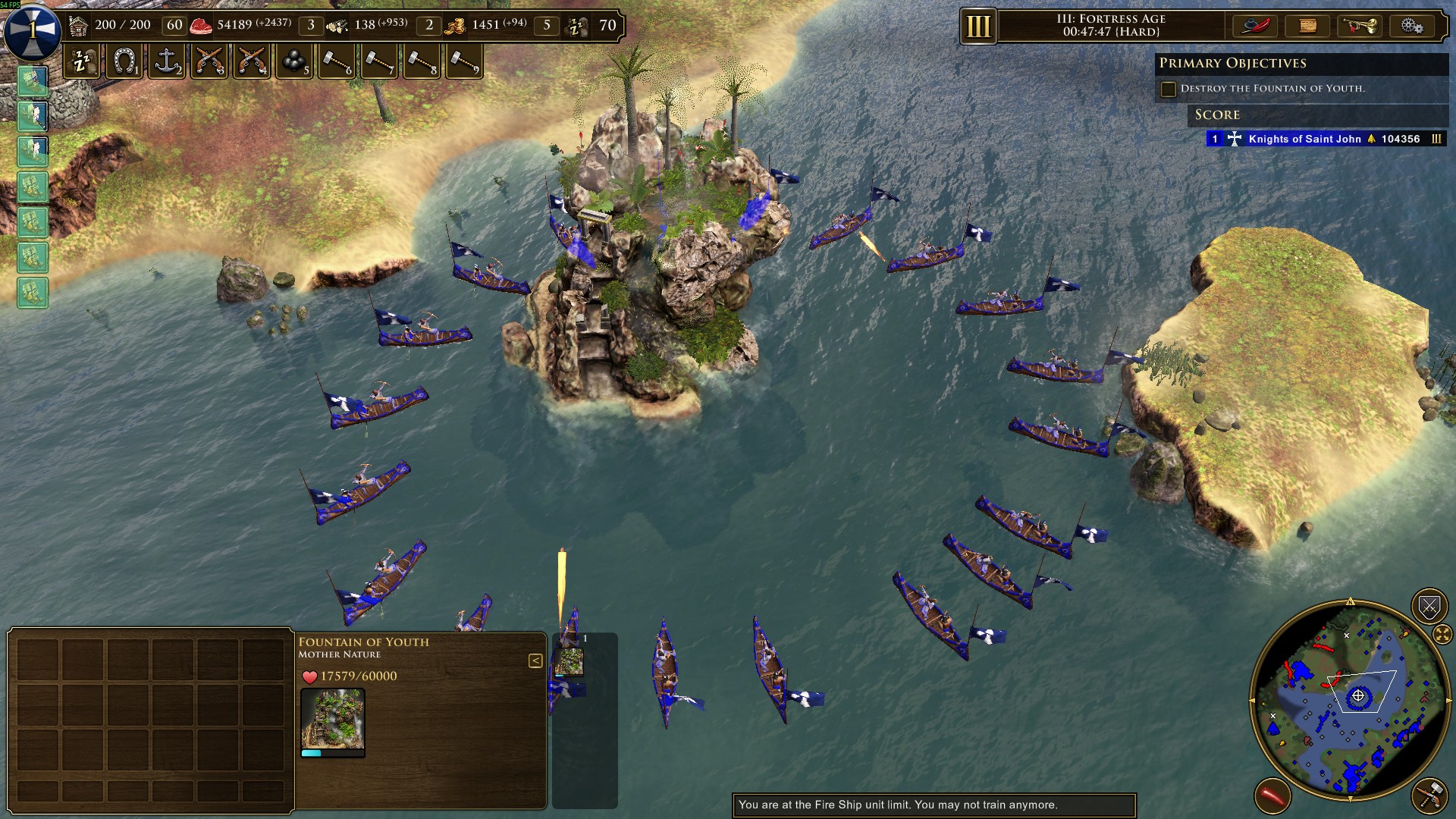Open the objectives scroll button

coord(1308,26)
